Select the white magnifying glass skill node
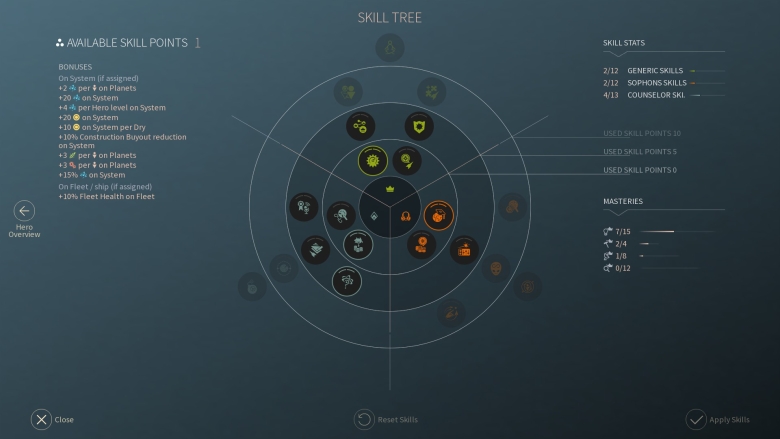This screenshot has height=439, width=780. point(341,214)
